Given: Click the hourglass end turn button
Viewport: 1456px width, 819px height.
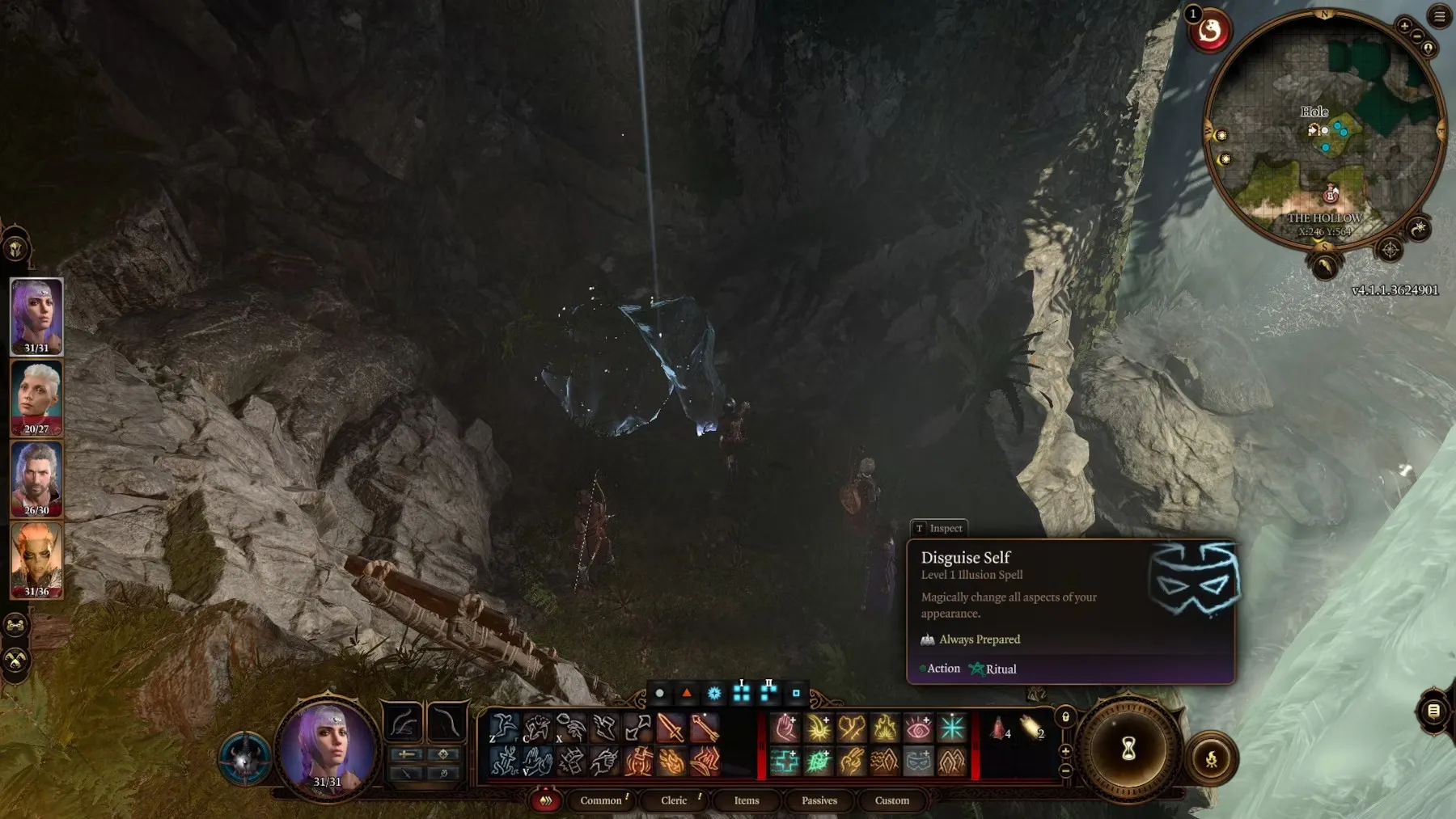Looking at the screenshot, I should pyautogui.click(x=1128, y=749).
